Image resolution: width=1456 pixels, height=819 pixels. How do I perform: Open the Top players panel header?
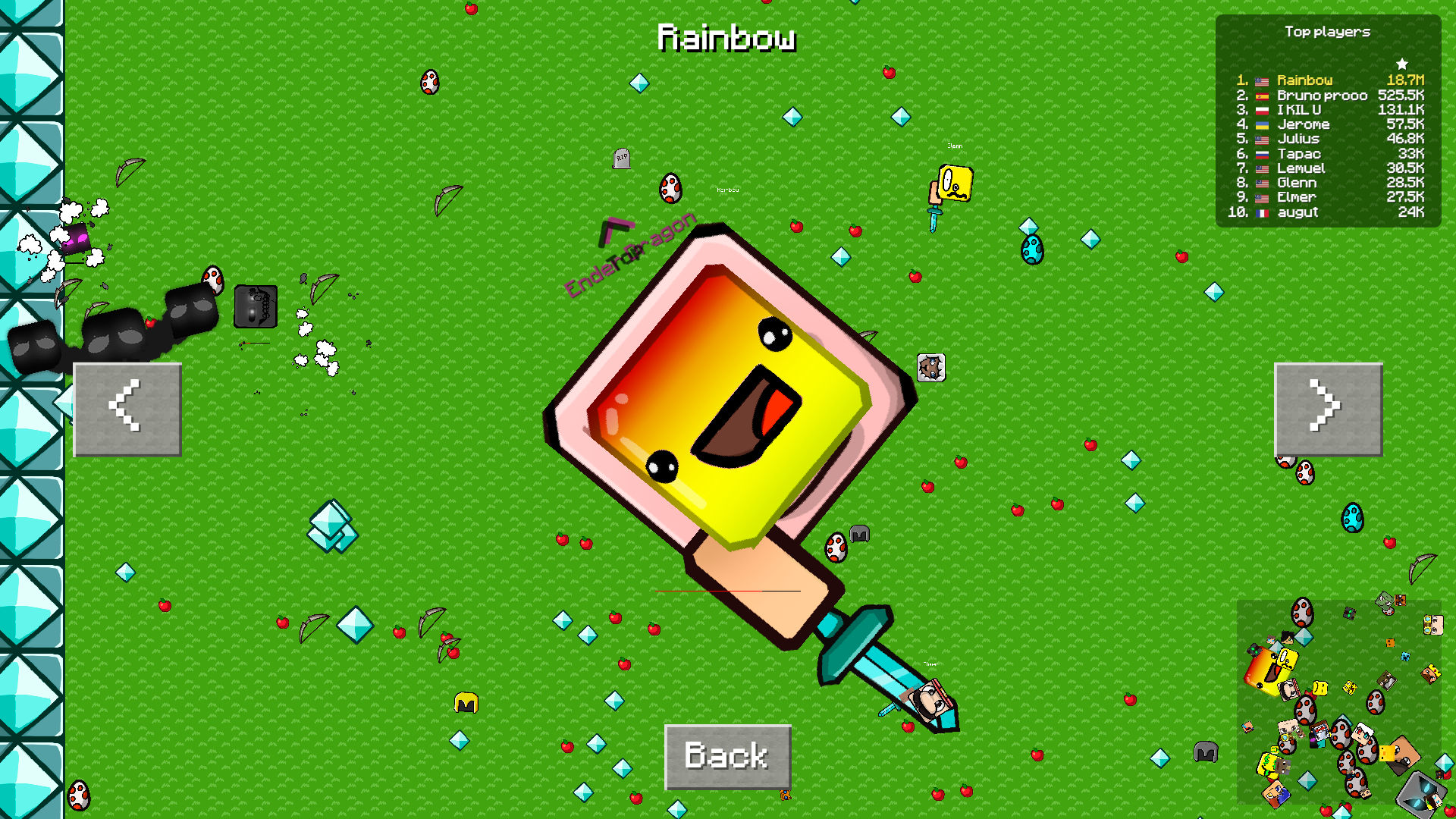coord(1327,32)
